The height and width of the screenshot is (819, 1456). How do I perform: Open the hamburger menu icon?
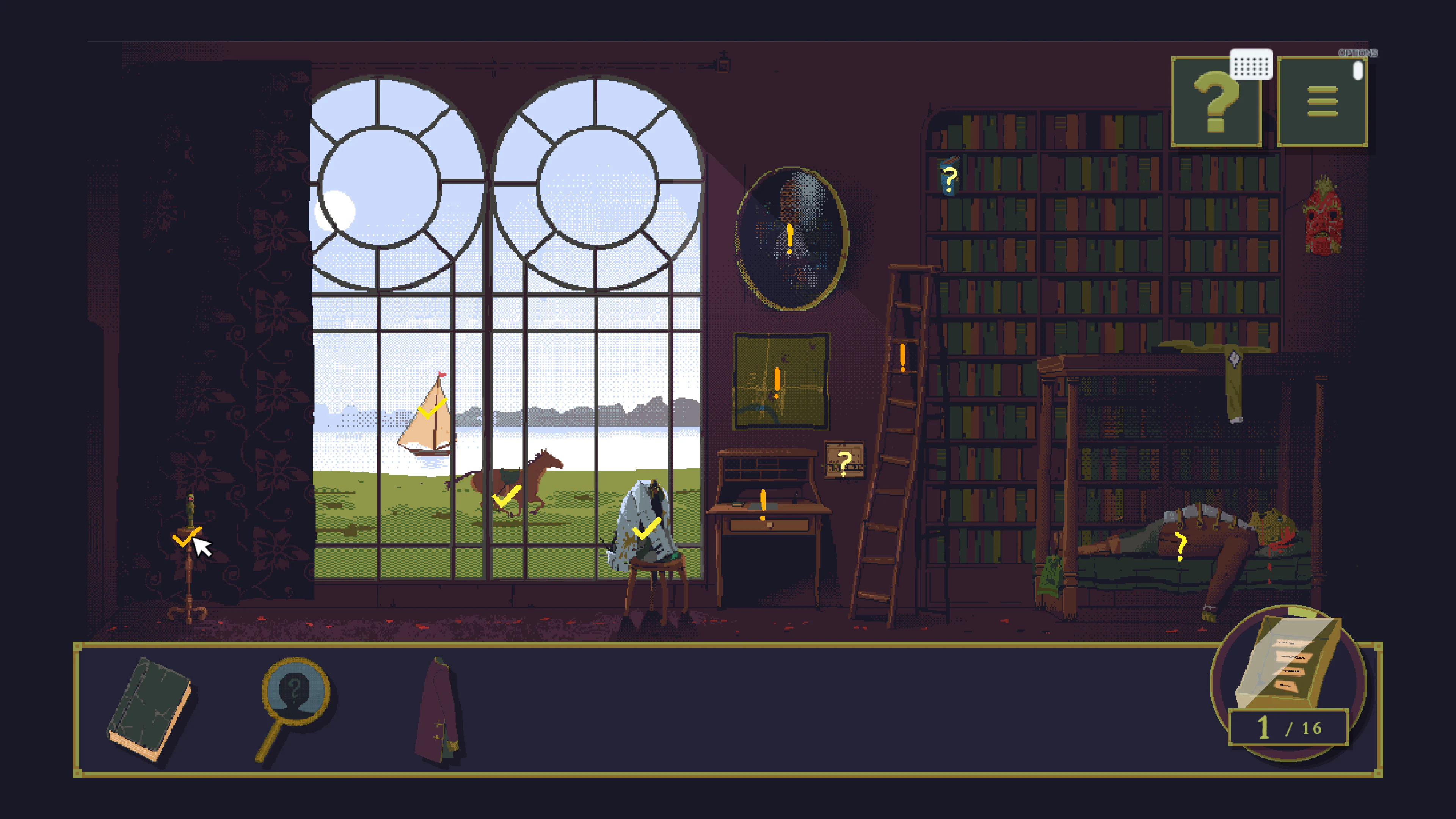1323,102
